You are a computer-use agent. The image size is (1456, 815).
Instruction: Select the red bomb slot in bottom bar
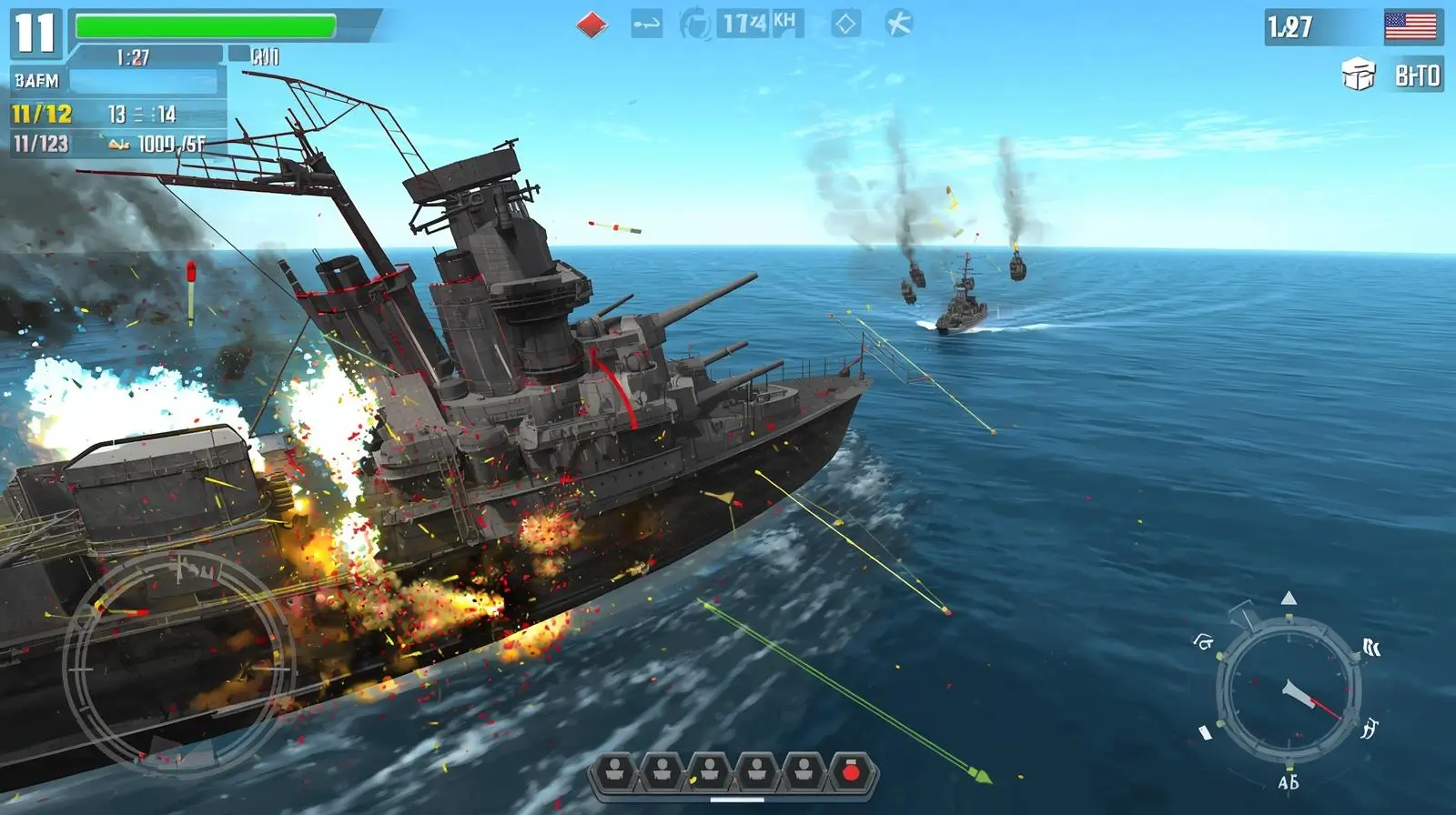click(x=851, y=773)
